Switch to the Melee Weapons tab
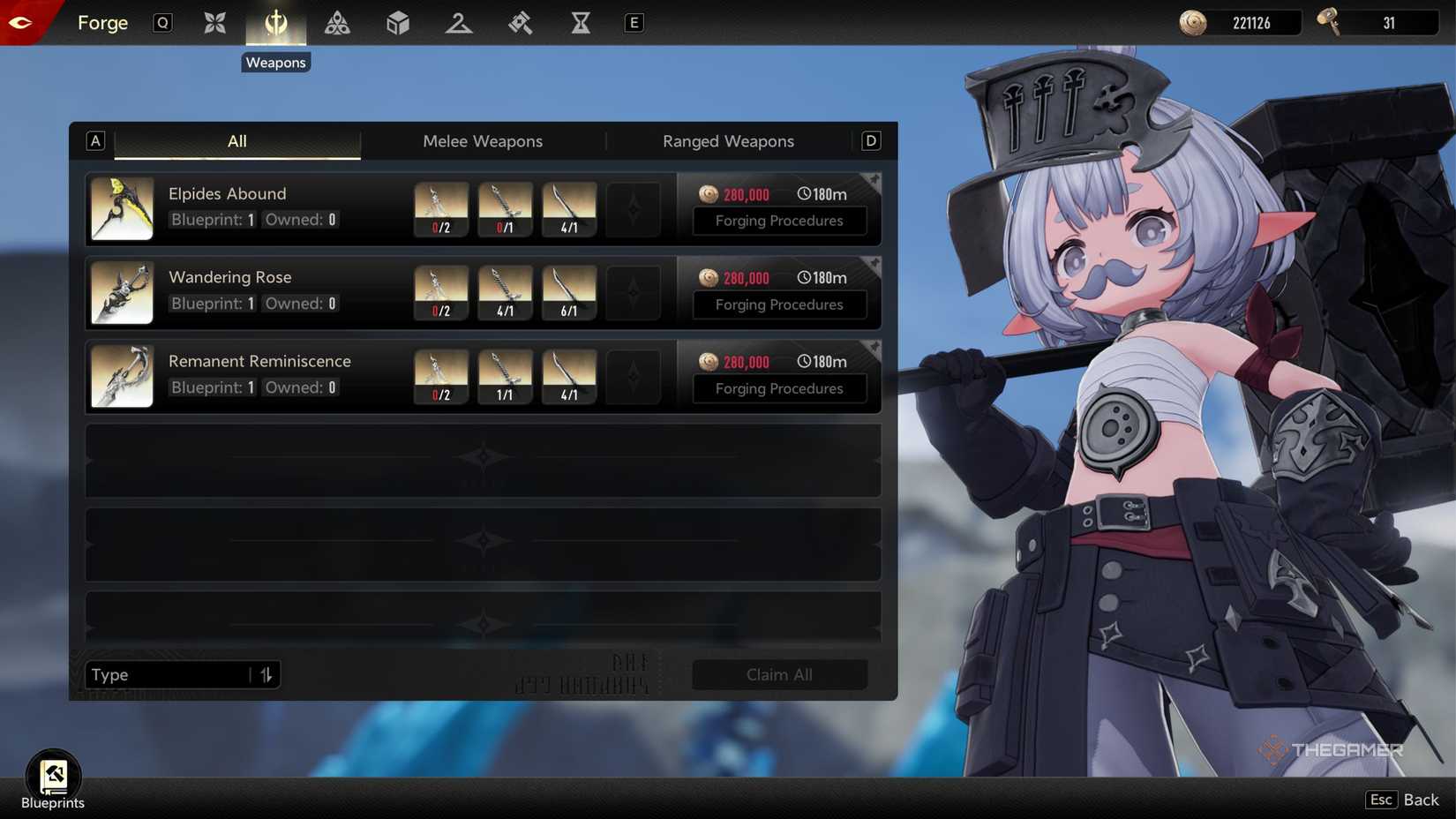Screen dimensions: 1456x819 point(483,141)
